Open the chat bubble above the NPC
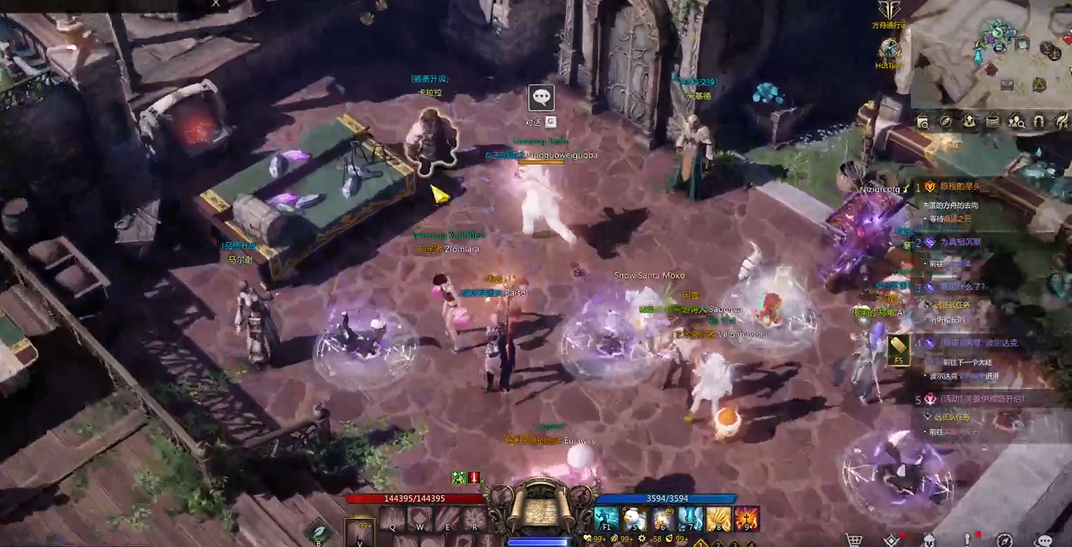Viewport: 1072px width, 547px height. tap(541, 97)
